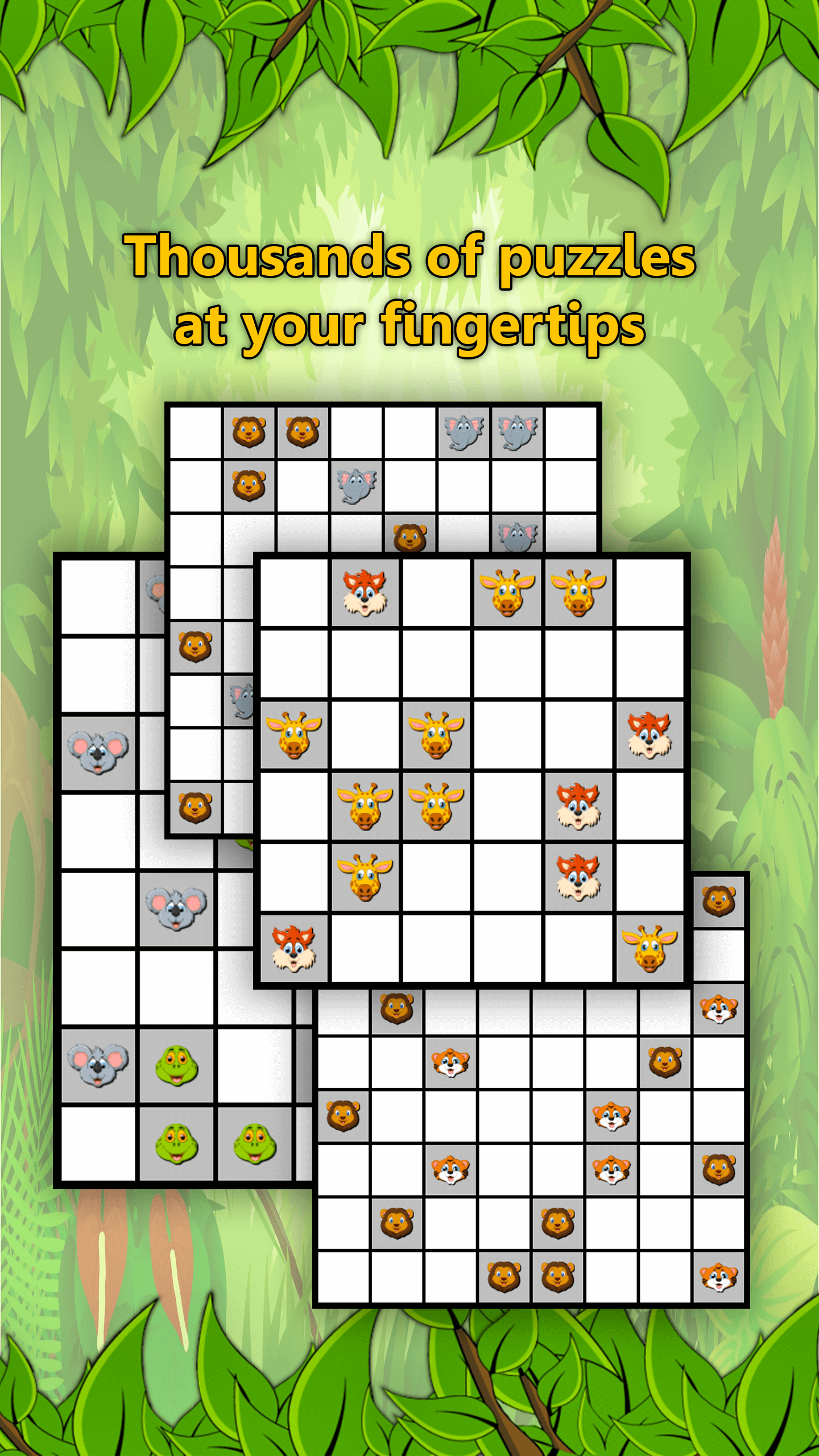Pick the giraffe tile in the giraffe board's bottom-right corner

(x=650, y=948)
